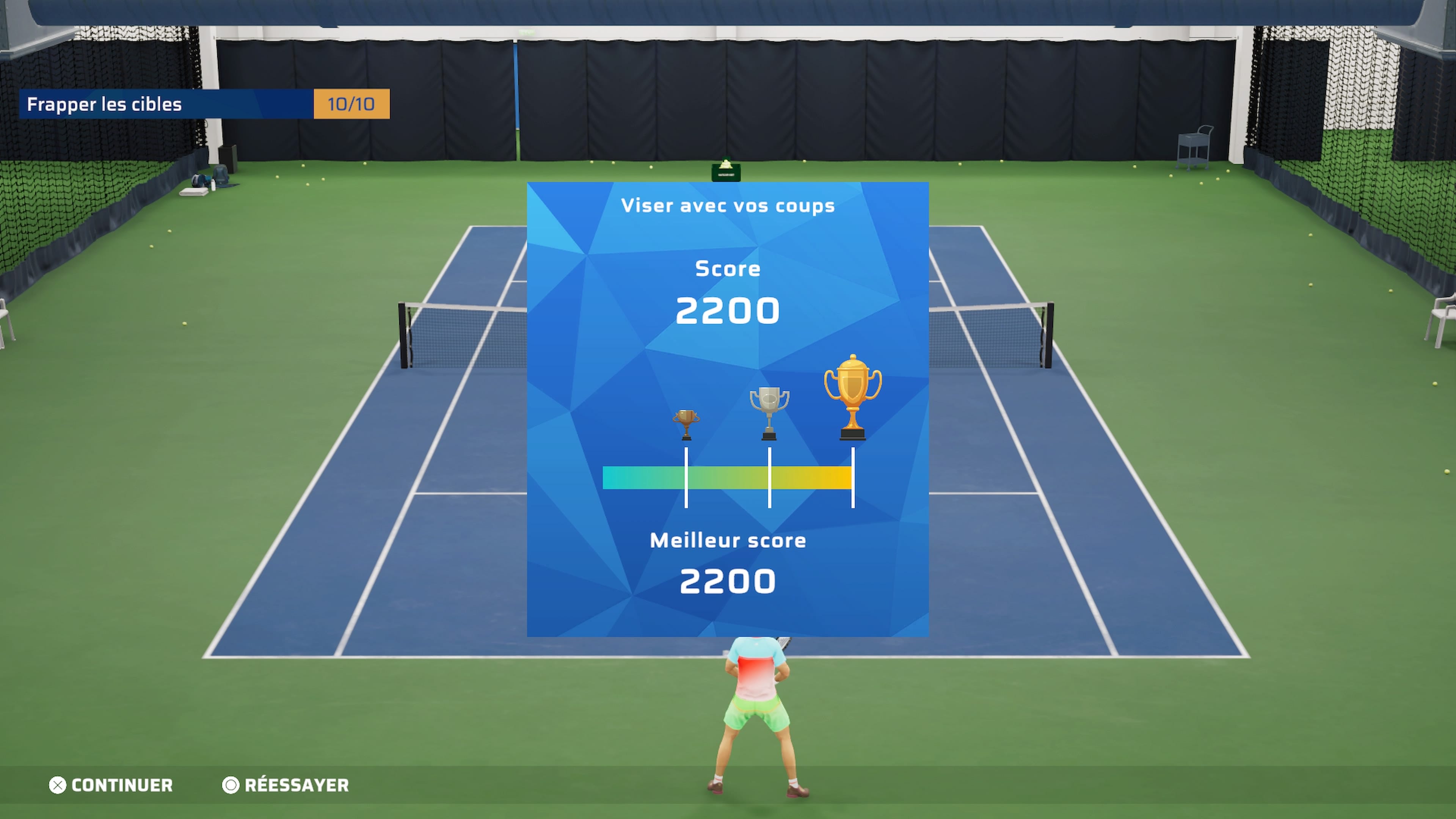Click the Frapper les cibles objective tracker
1456x819 pixels.
(204, 104)
